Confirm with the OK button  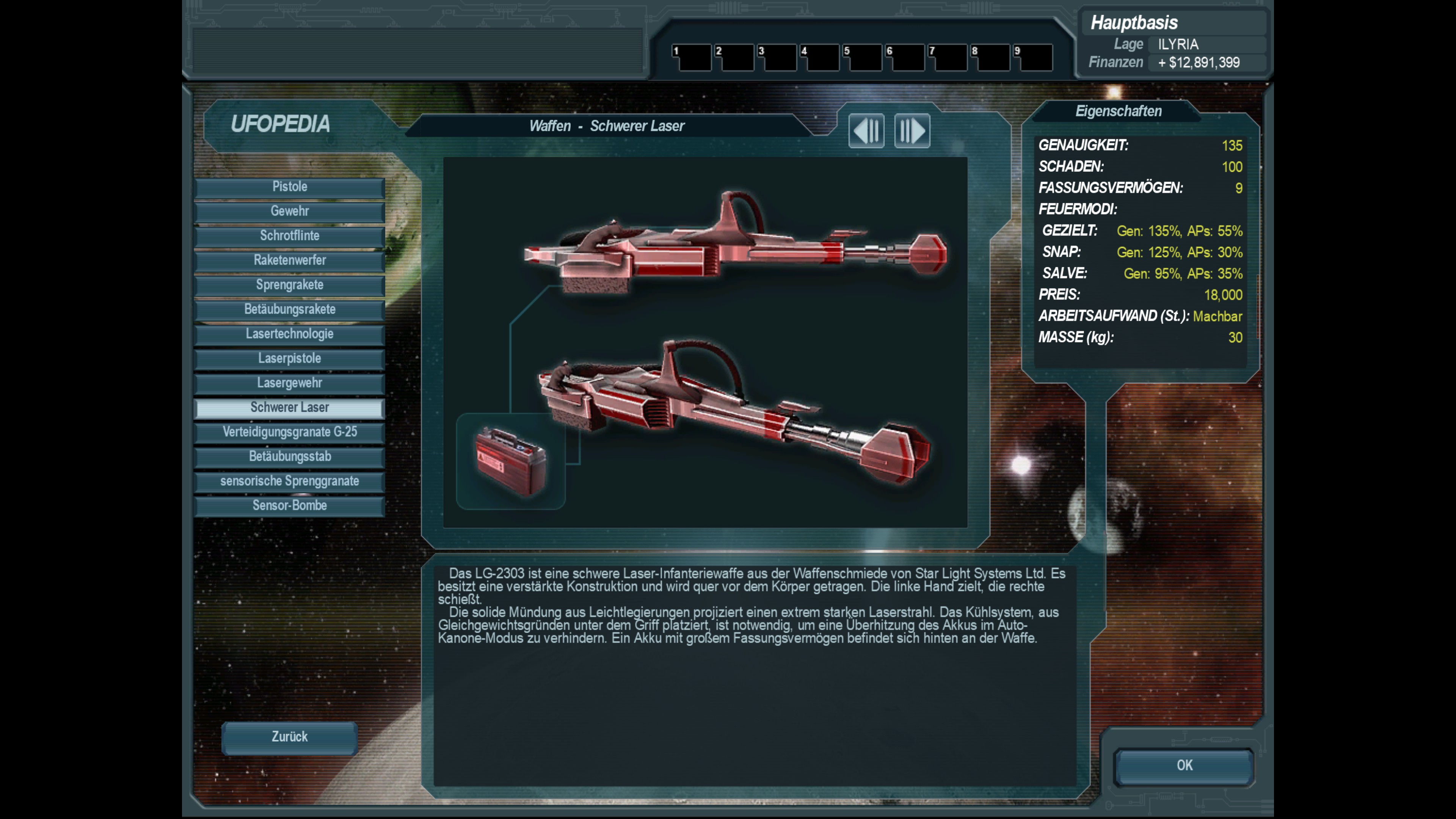[1184, 766]
